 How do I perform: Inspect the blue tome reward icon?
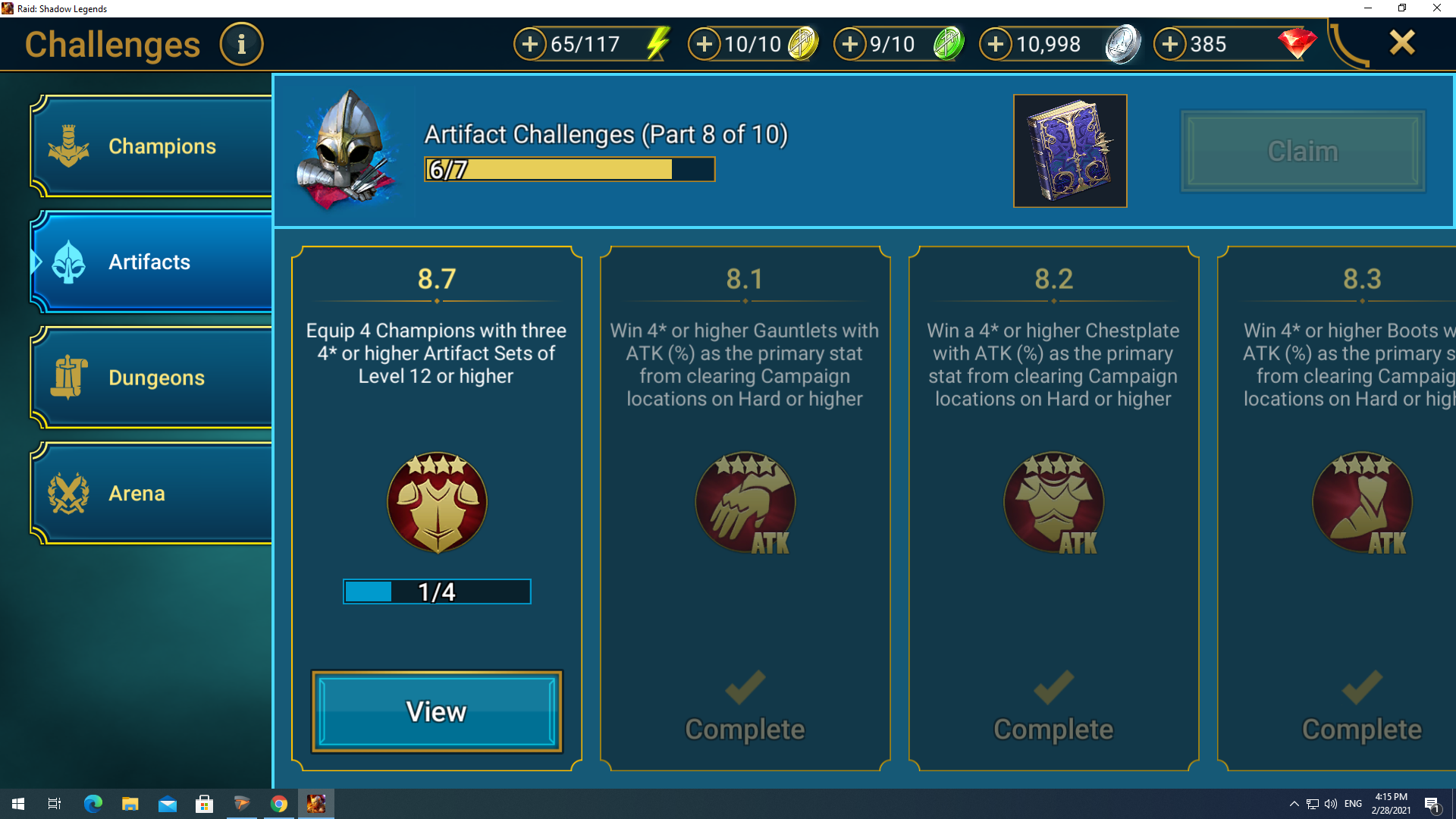[x=1070, y=151]
